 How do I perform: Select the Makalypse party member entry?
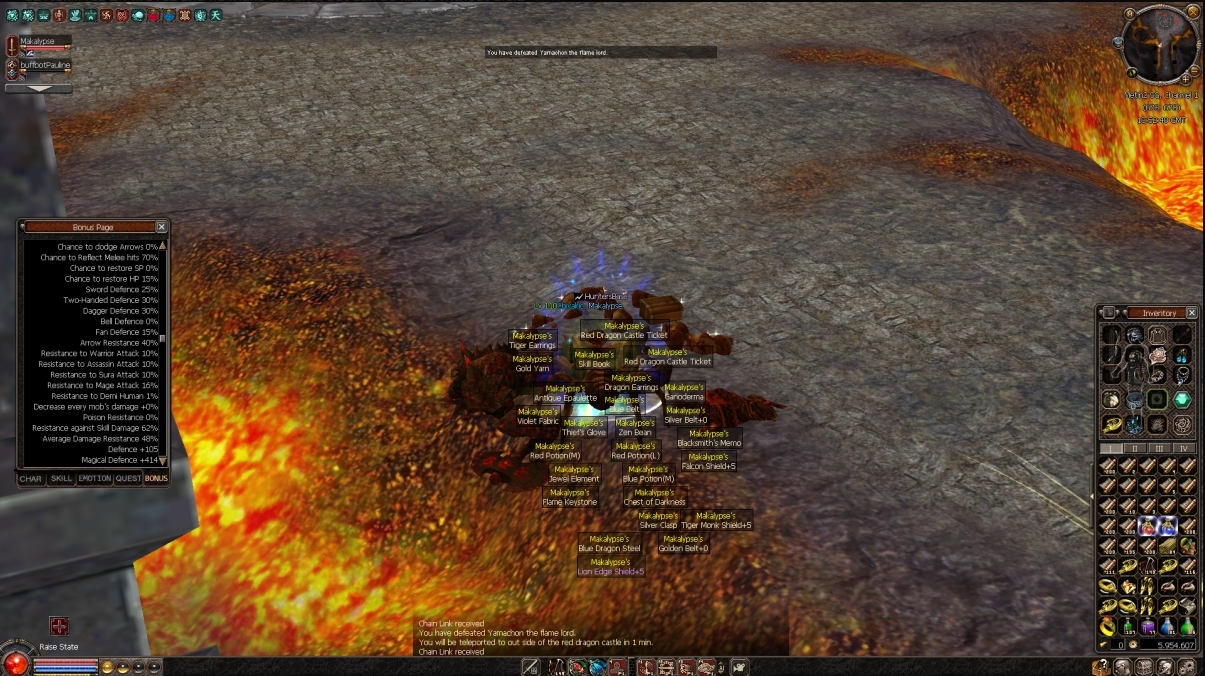[44, 42]
